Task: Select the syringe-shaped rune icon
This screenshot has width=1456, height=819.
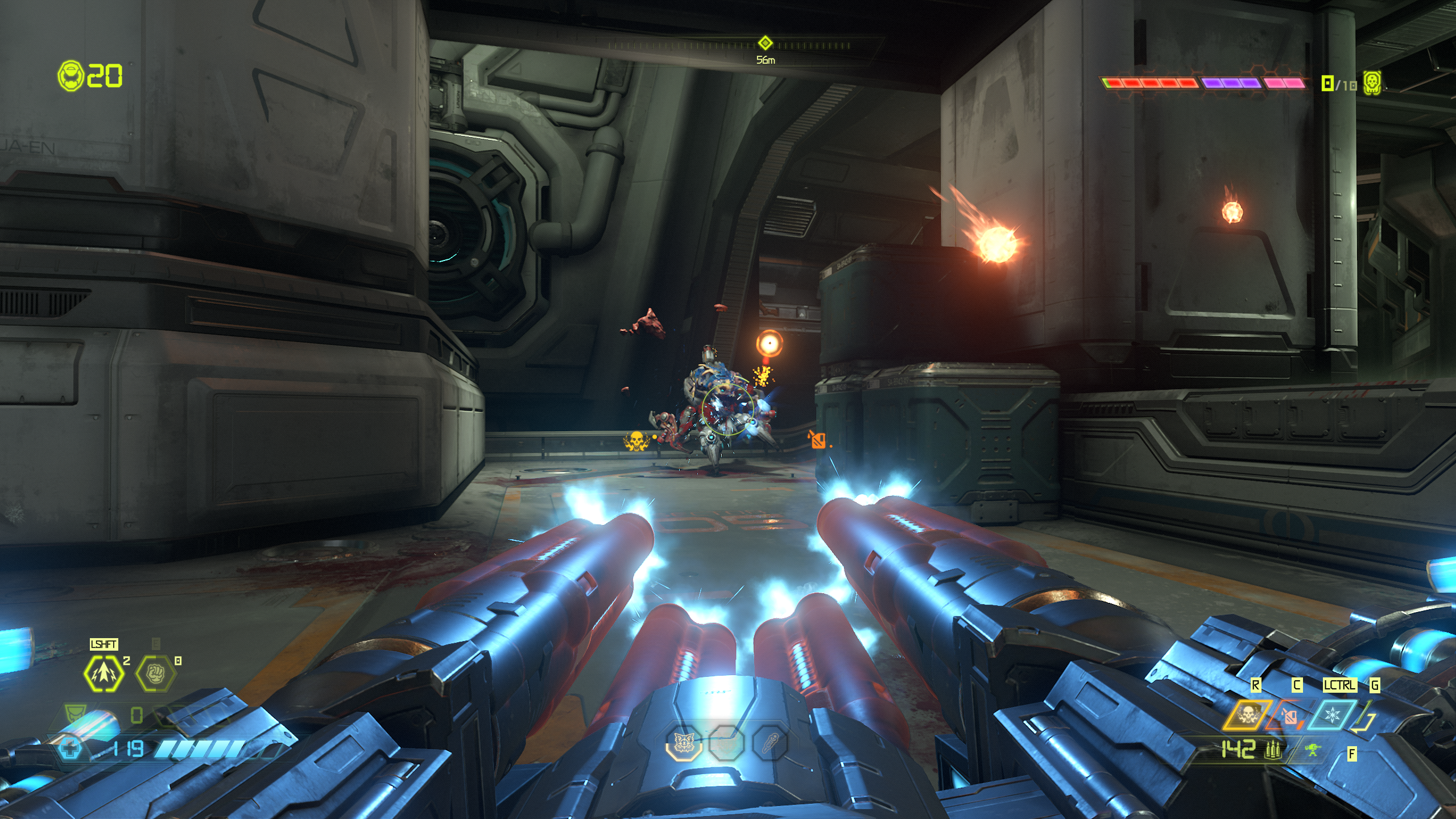Action: tap(770, 742)
